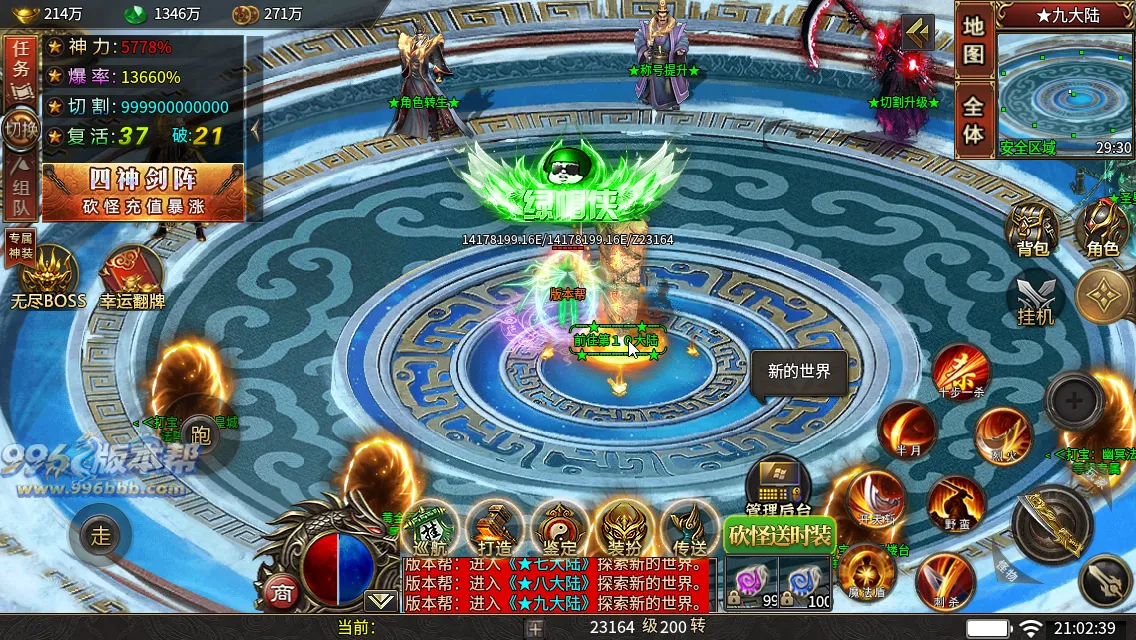
Task: Open the 四神剑阵 event banner
Action: (x=143, y=192)
